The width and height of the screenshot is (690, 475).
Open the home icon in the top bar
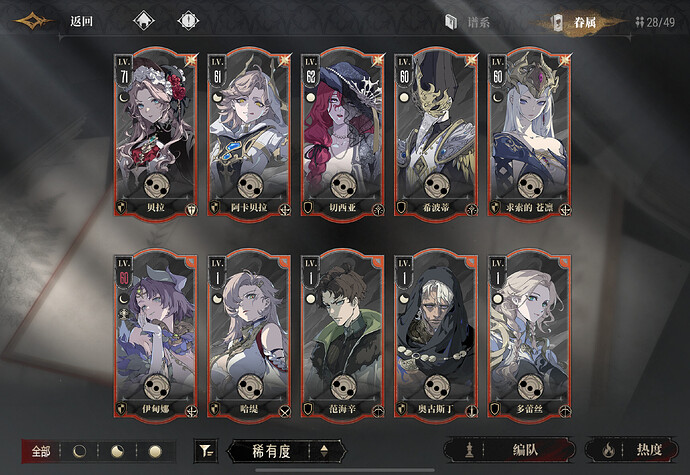144,21
